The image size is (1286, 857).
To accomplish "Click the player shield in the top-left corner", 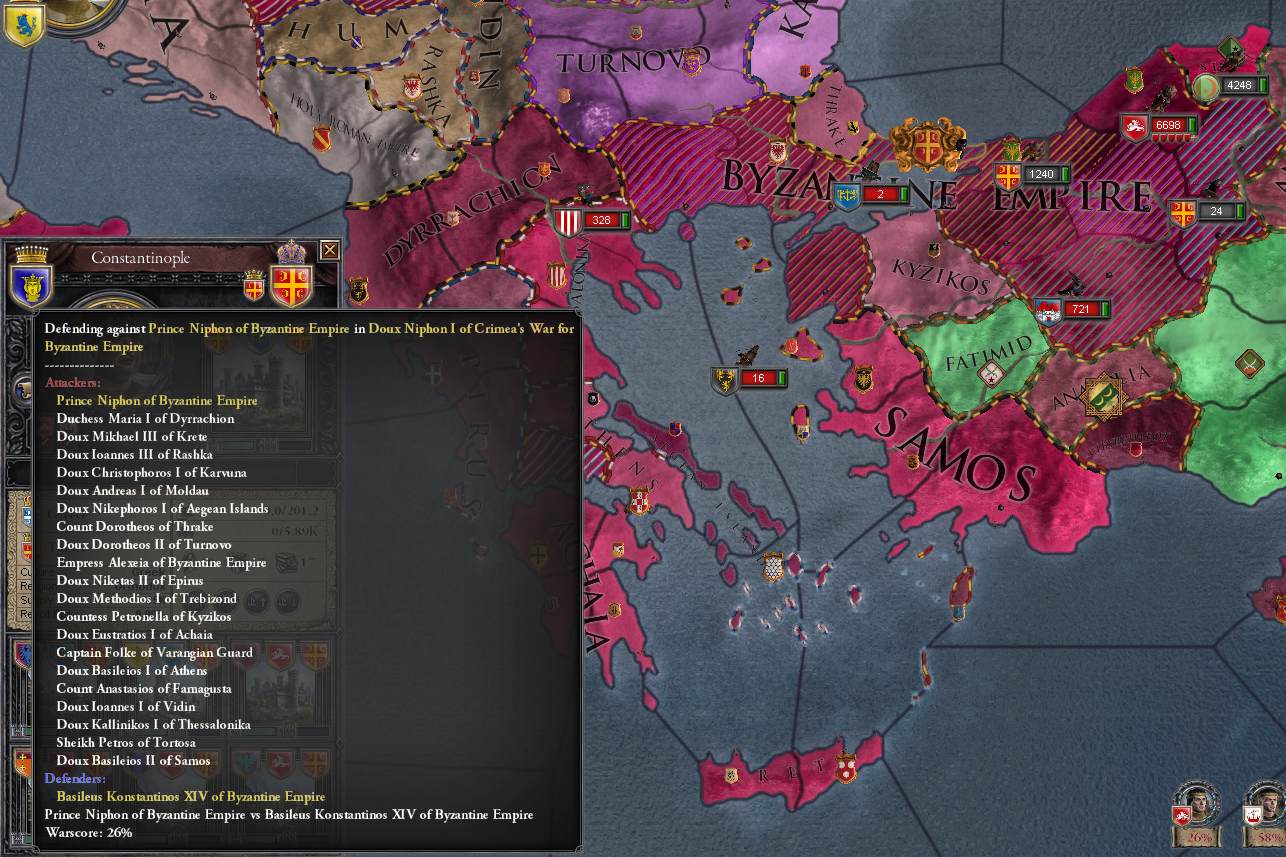I will [x=22, y=25].
